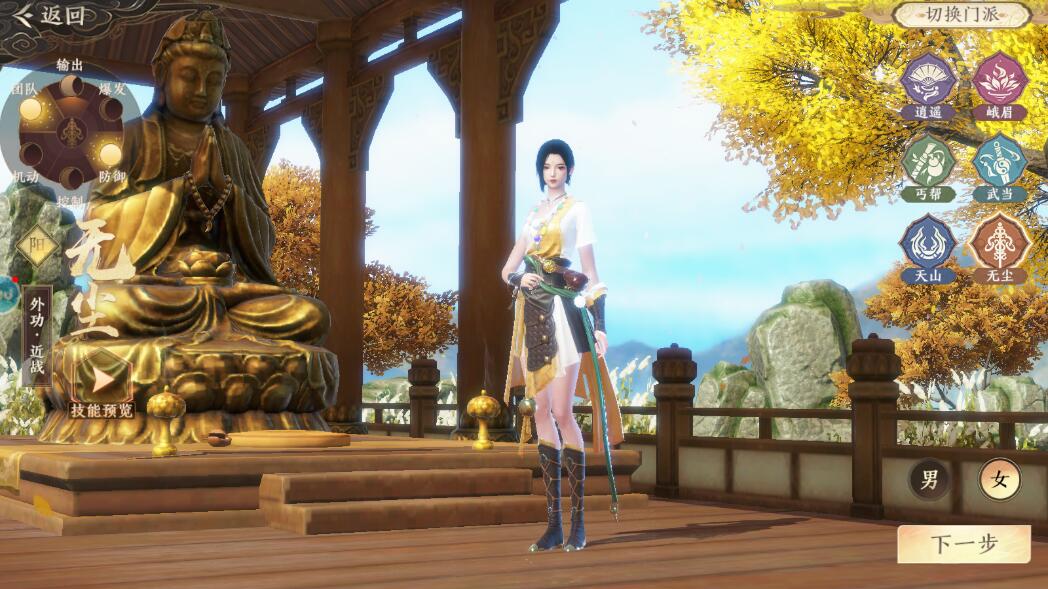Go back with the 返回 button
The image size is (1048, 589).
click(x=50, y=15)
